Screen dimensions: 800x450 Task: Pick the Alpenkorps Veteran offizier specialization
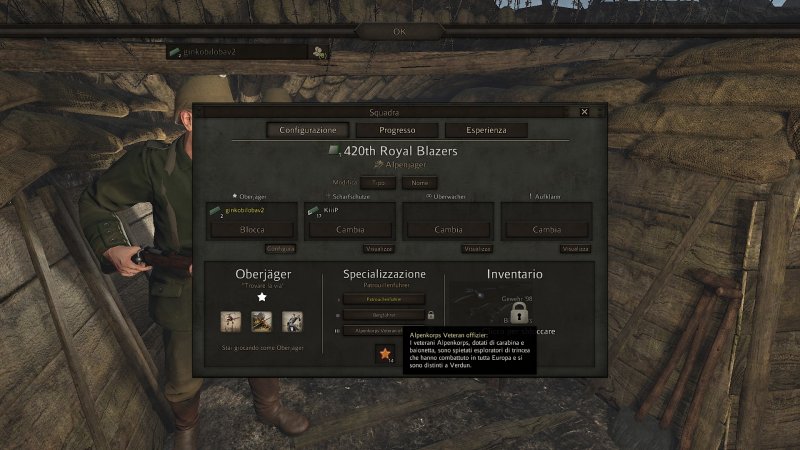(379, 330)
